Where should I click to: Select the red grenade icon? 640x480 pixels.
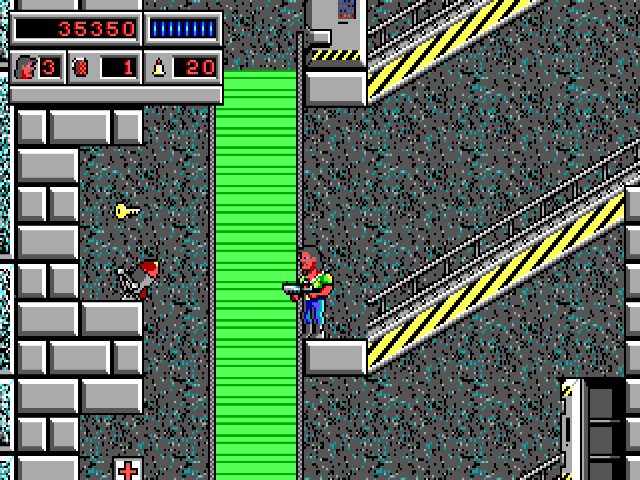coord(82,68)
